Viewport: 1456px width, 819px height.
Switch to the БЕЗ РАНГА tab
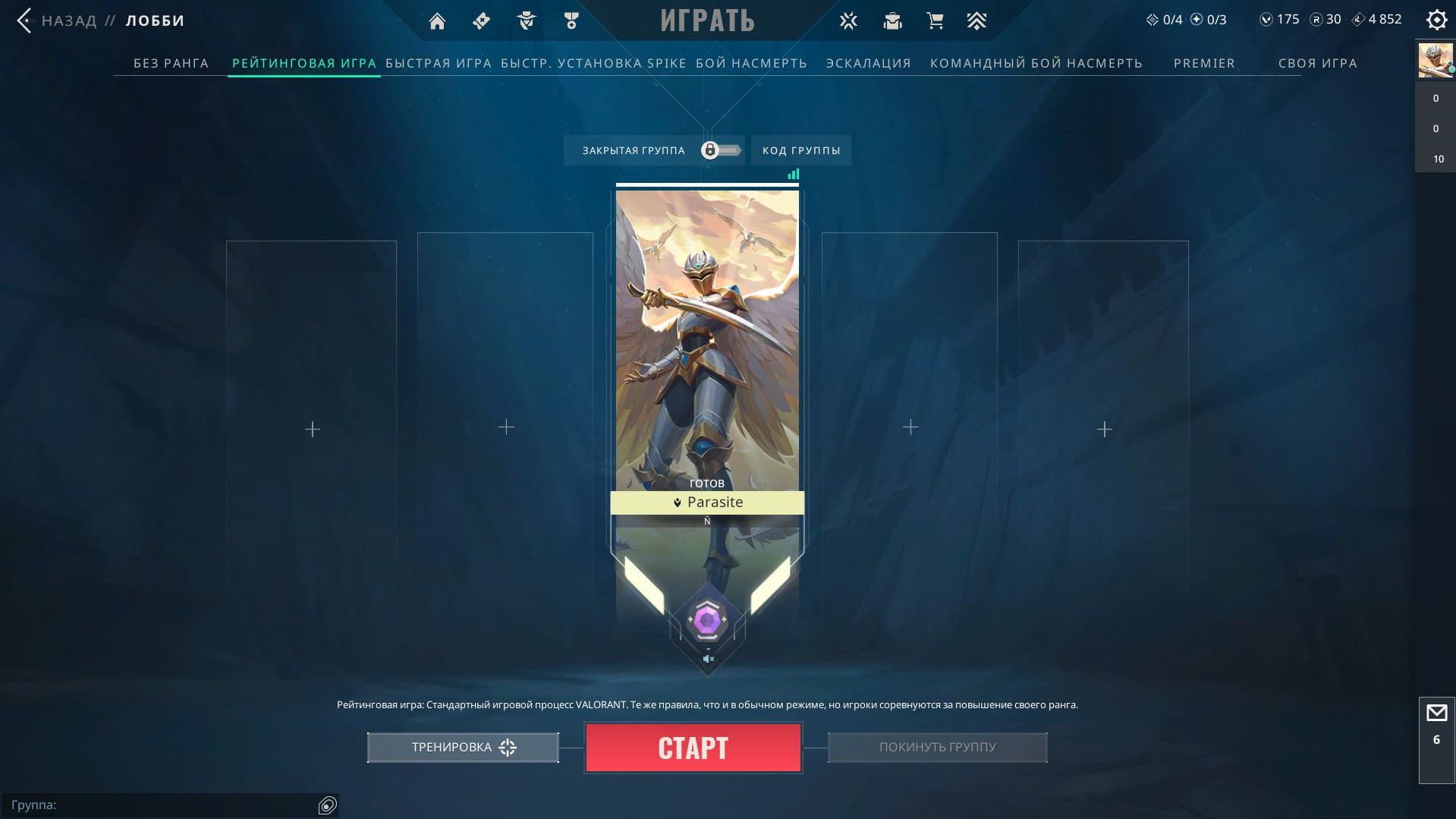coord(171,63)
